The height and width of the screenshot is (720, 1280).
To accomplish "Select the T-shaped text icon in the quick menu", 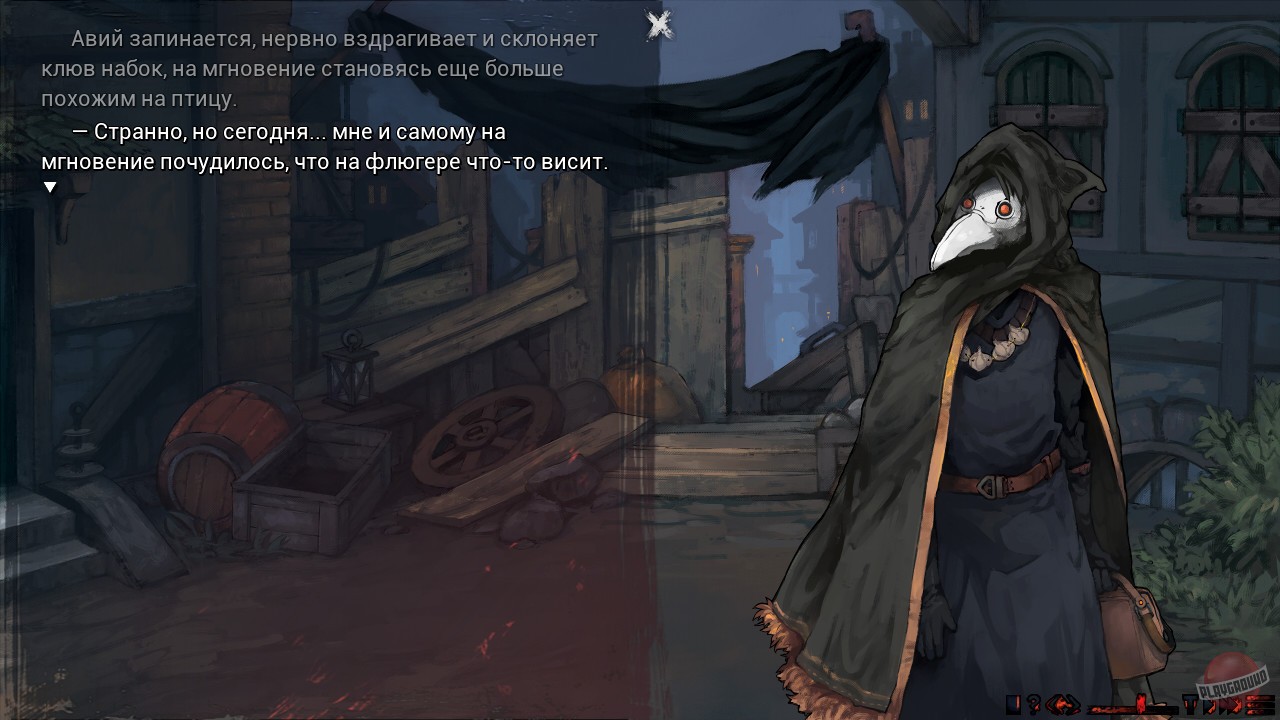I will pyautogui.click(x=1190, y=704).
